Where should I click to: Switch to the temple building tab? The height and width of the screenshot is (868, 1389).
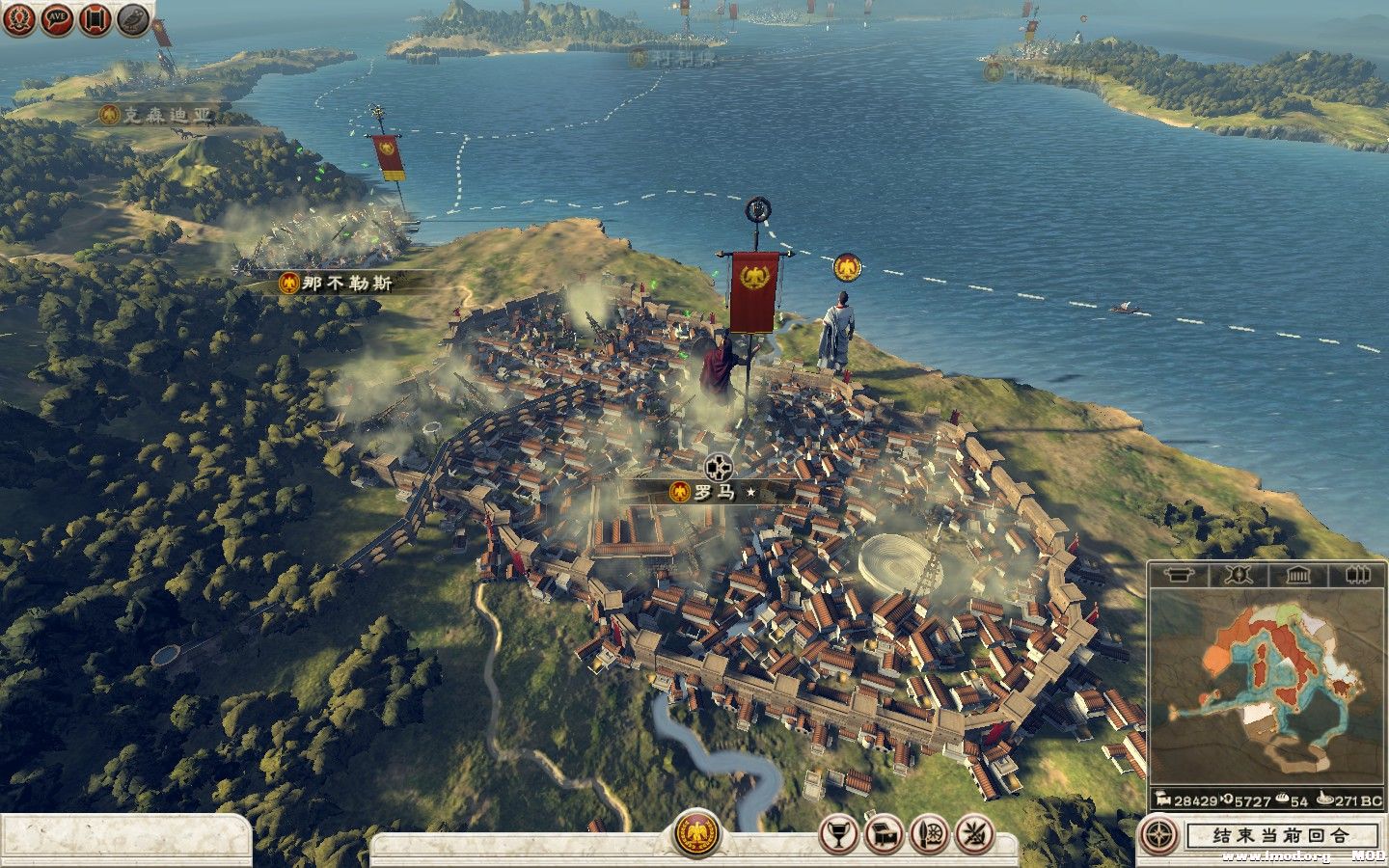point(1298,576)
